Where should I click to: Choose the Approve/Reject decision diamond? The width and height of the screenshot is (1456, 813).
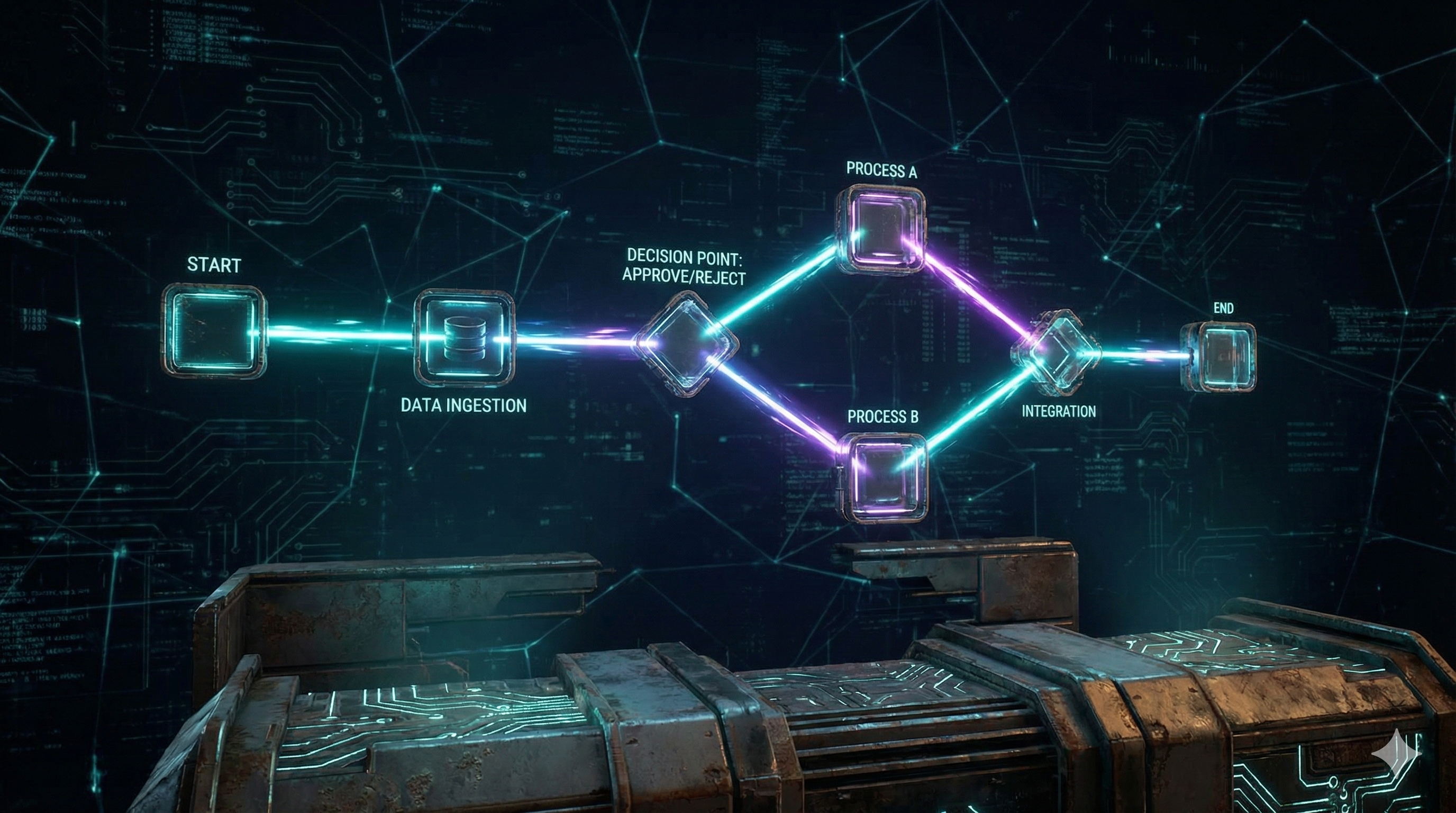[x=686, y=344]
